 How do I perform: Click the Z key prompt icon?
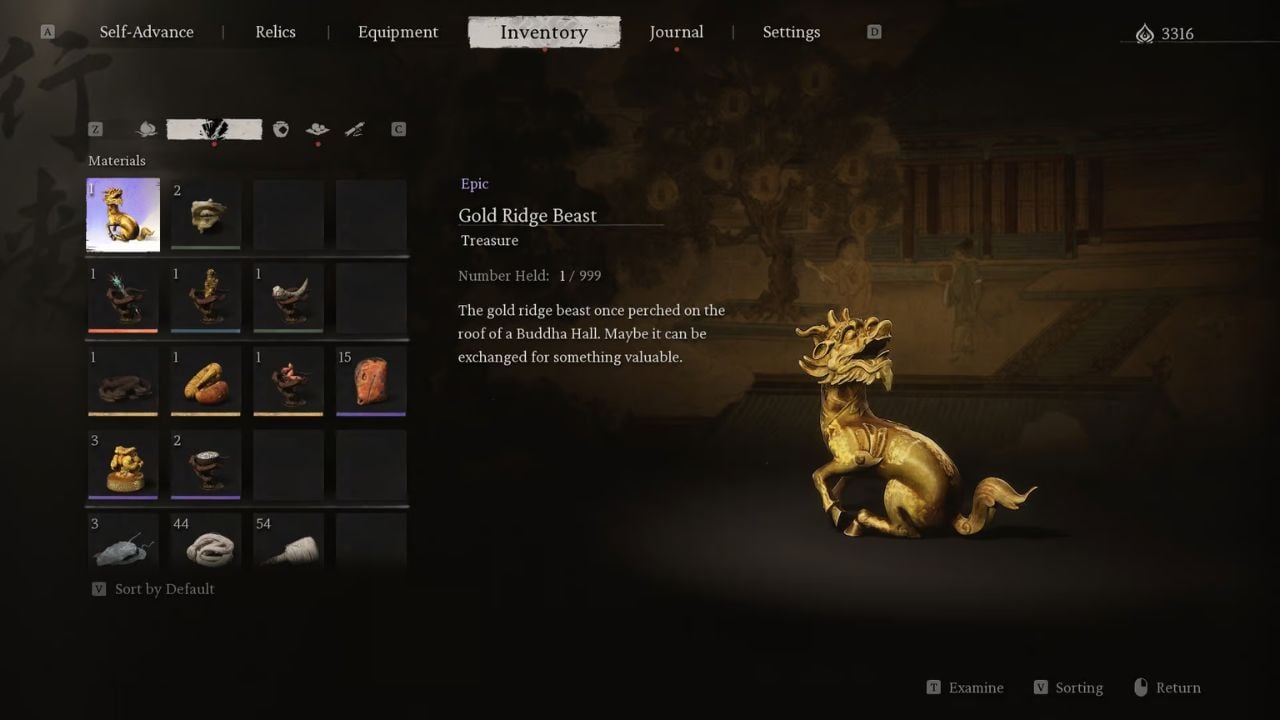[x=95, y=129]
